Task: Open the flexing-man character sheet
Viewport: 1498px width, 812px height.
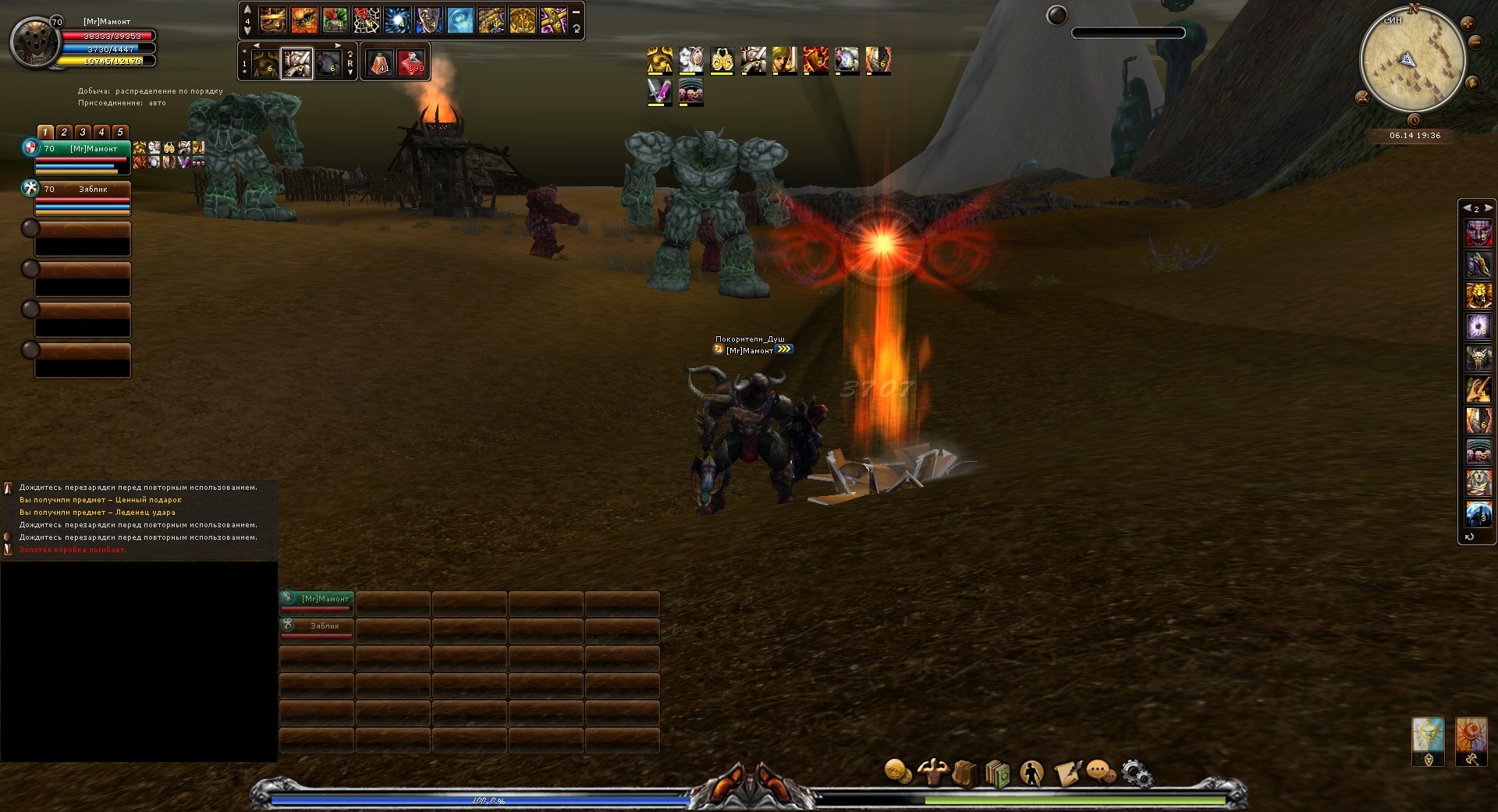Action: (932, 772)
